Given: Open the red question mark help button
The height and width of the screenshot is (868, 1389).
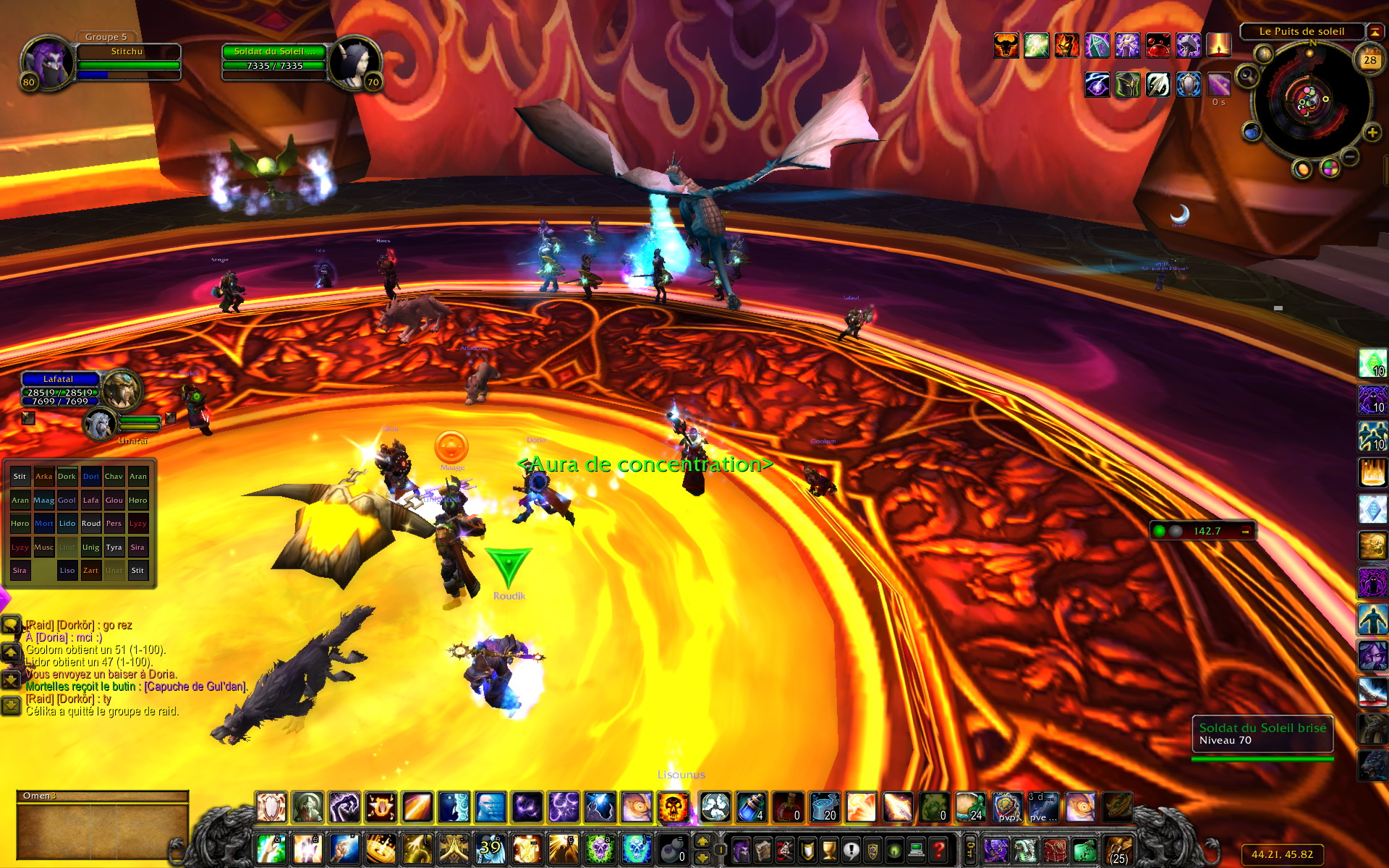Looking at the screenshot, I should click(939, 849).
